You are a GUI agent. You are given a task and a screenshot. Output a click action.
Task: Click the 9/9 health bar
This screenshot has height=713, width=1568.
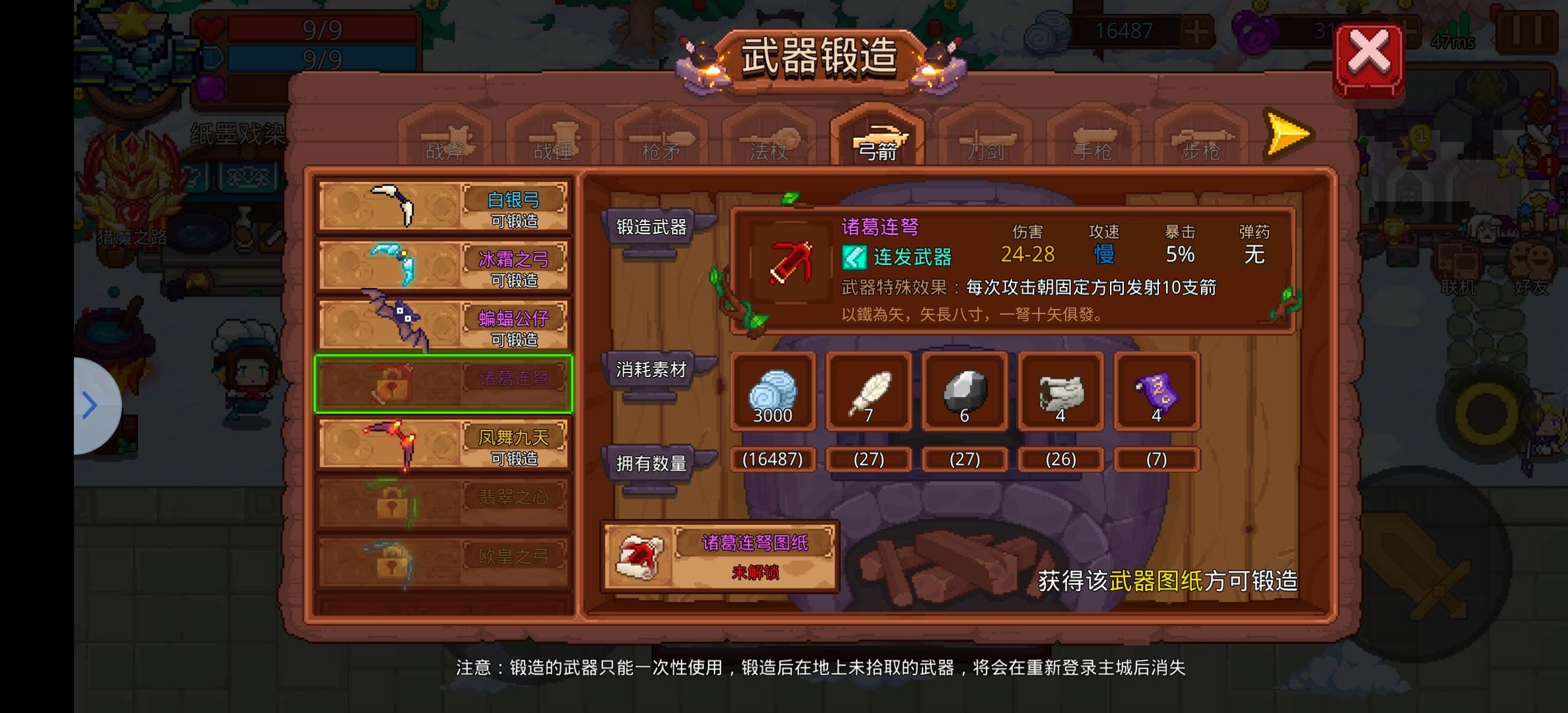point(321,29)
